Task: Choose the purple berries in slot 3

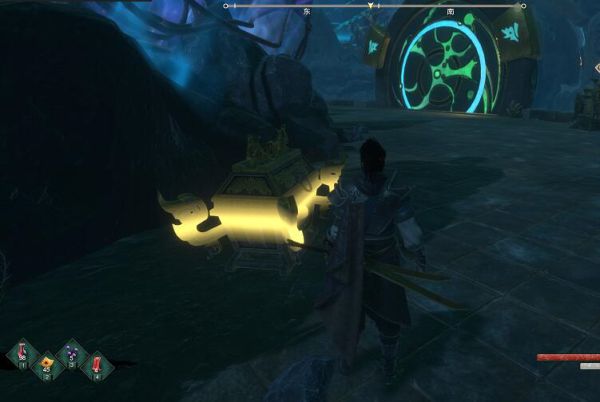Action: click(x=72, y=353)
